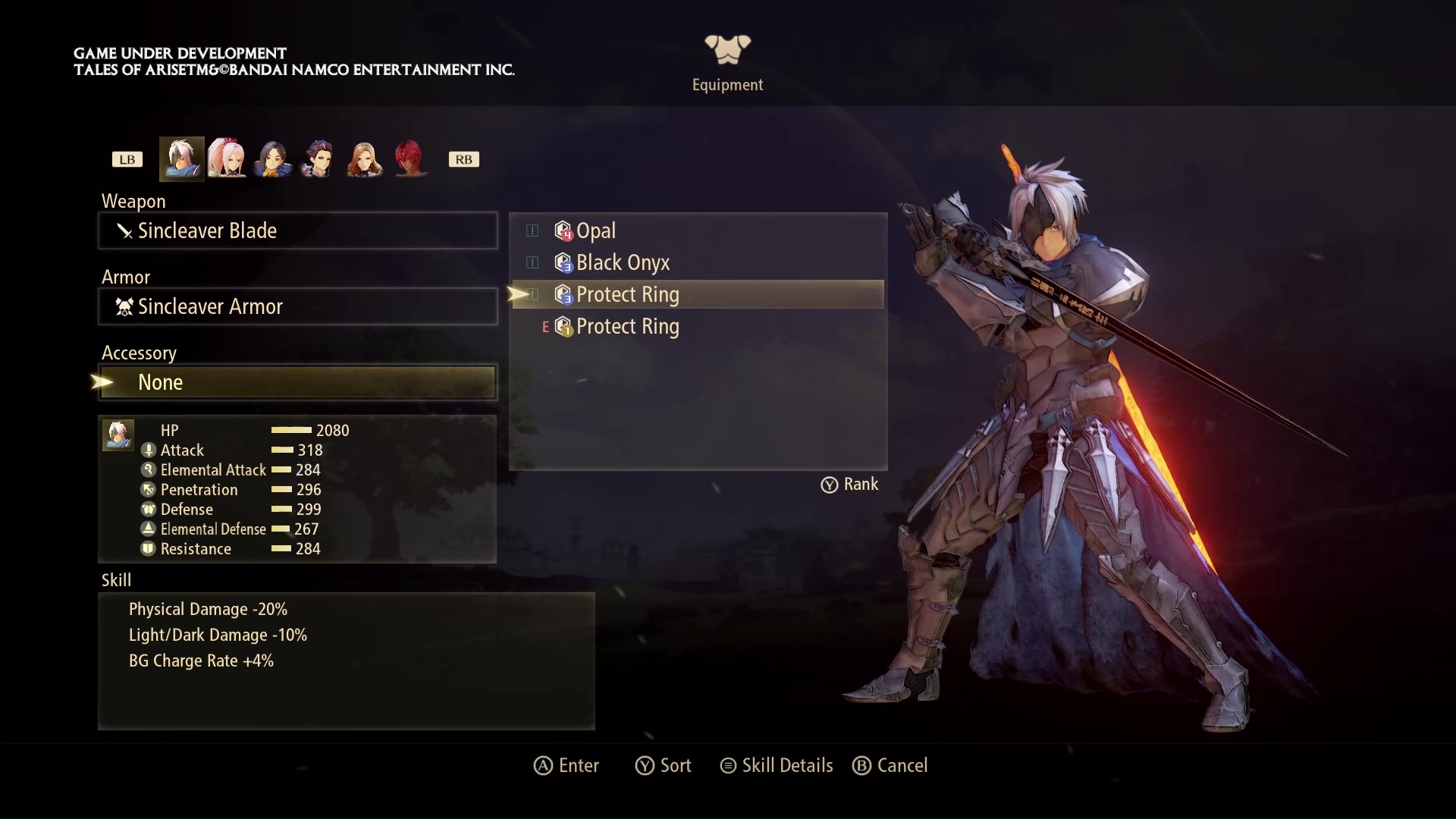
Task: Switch to the pink-haired character portrait
Action: click(227, 159)
